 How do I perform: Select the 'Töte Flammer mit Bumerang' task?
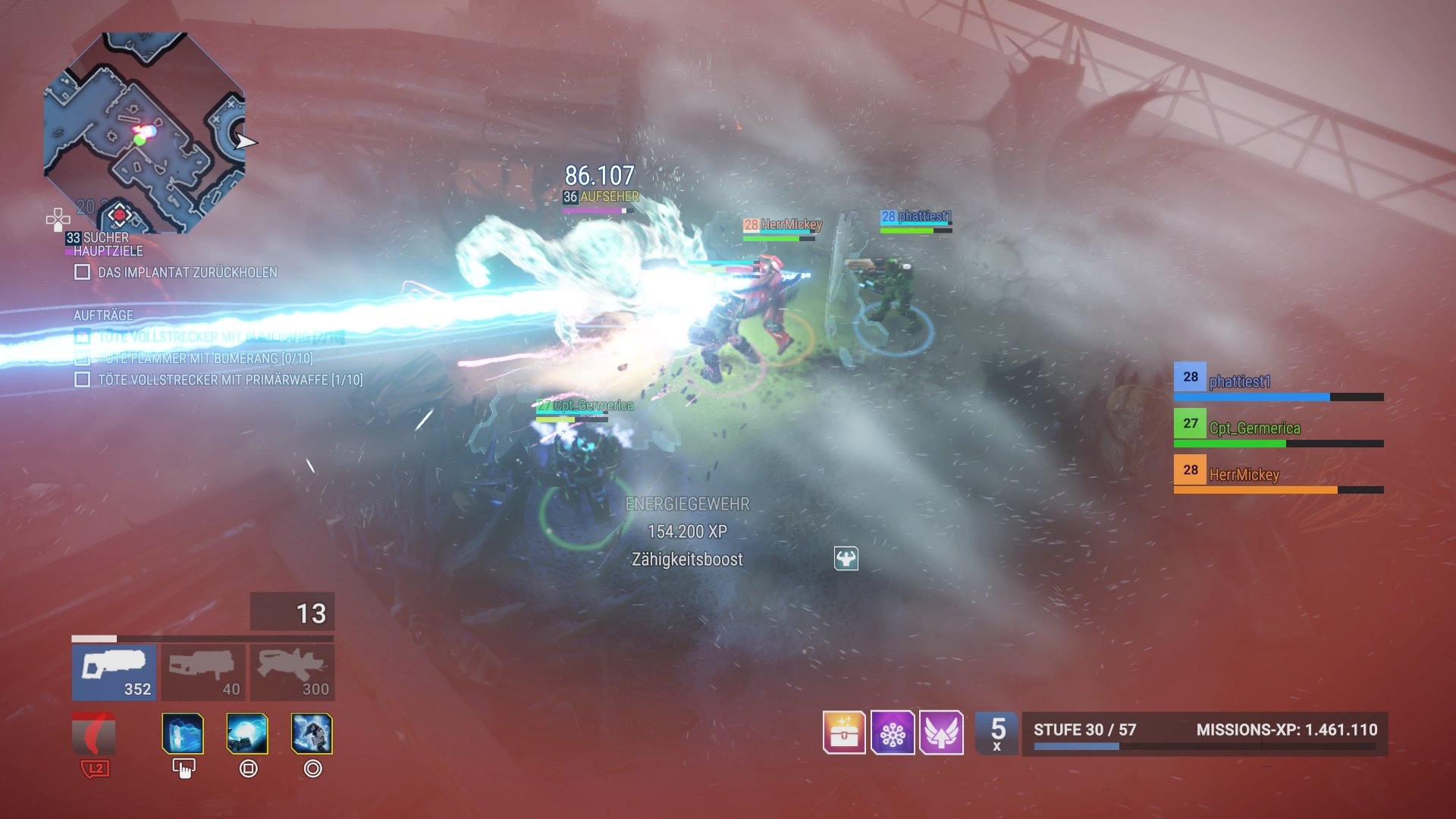coord(205,358)
